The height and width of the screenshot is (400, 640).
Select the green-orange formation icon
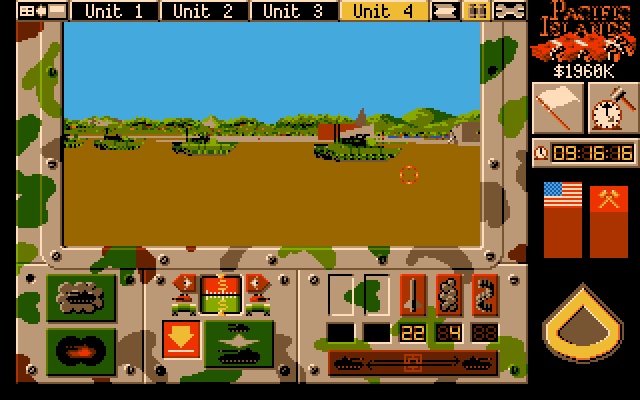tap(221, 295)
